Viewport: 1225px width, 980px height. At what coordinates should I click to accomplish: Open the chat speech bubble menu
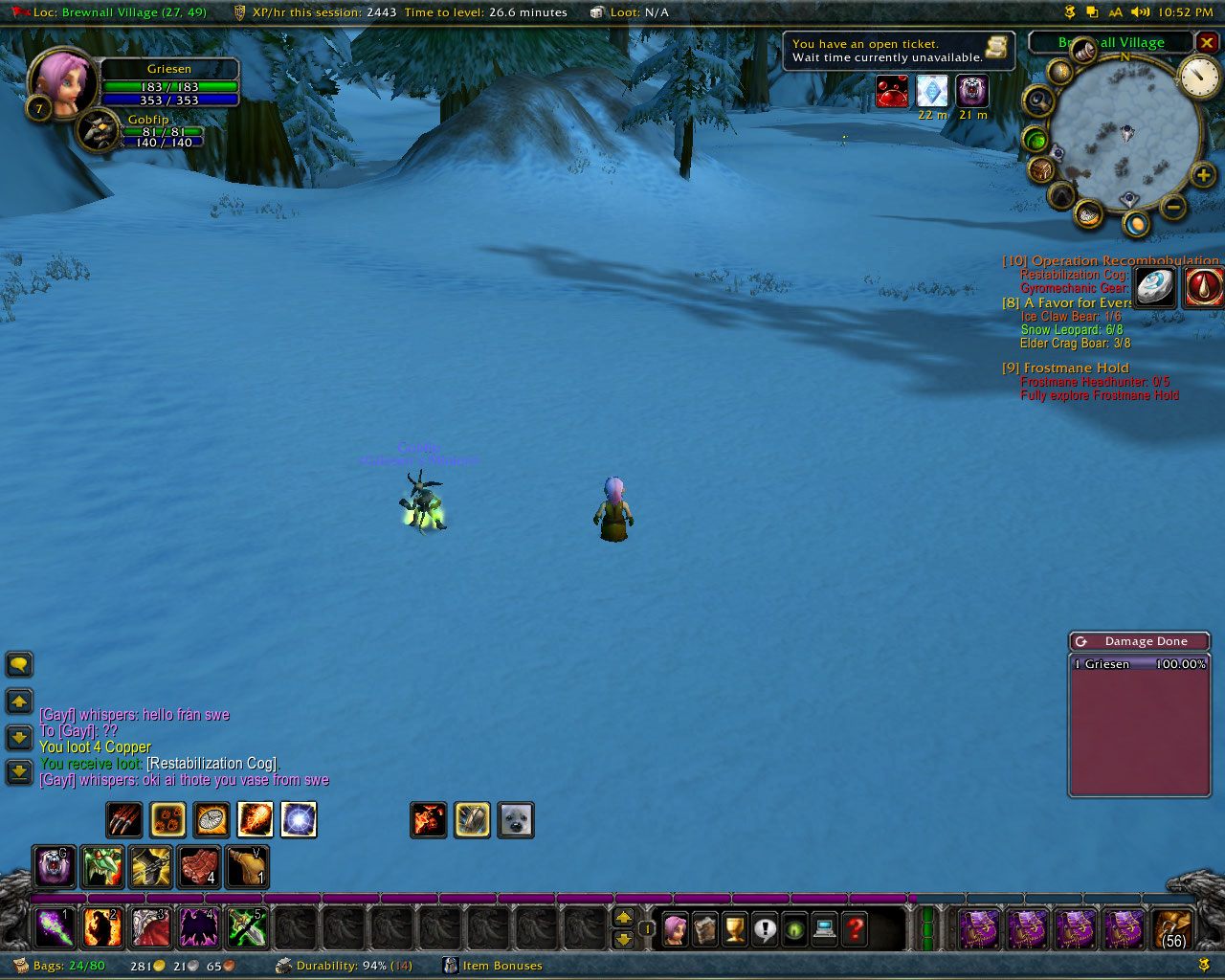point(19,664)
